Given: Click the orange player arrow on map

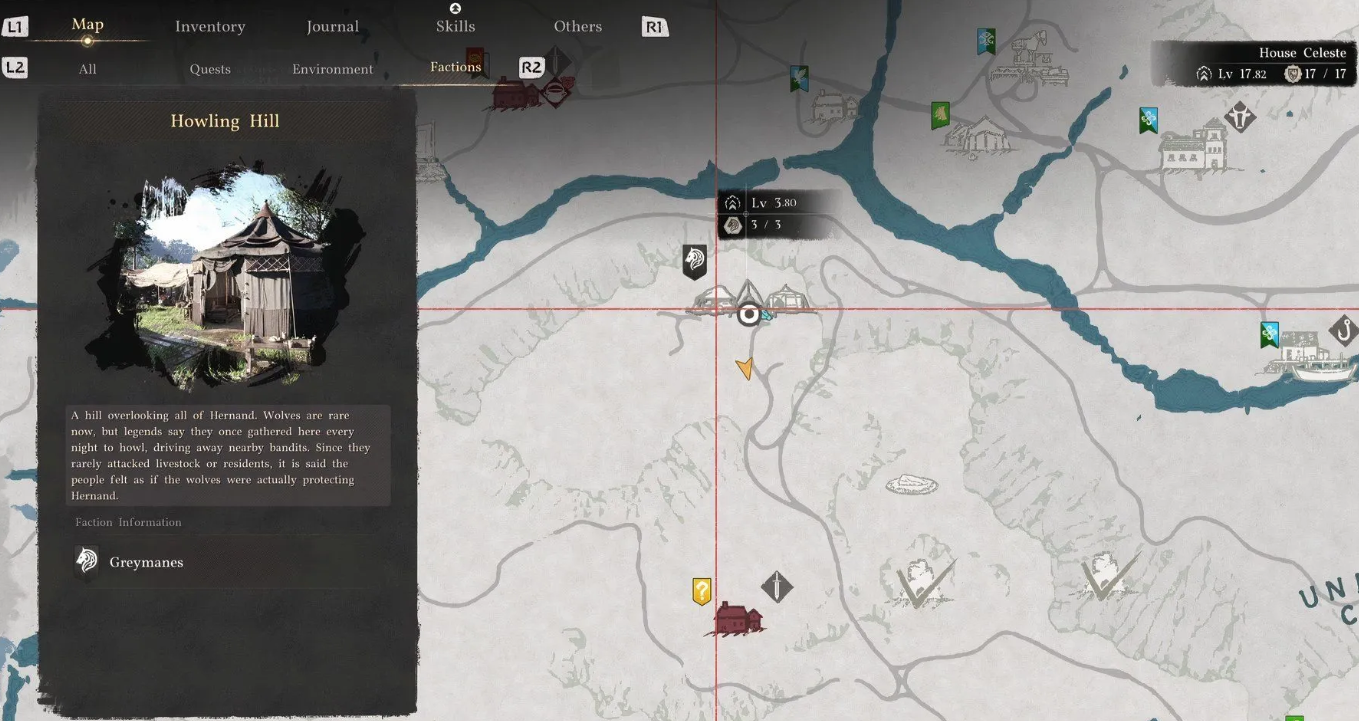Looking at the screenshot, I should coord(745,369).
